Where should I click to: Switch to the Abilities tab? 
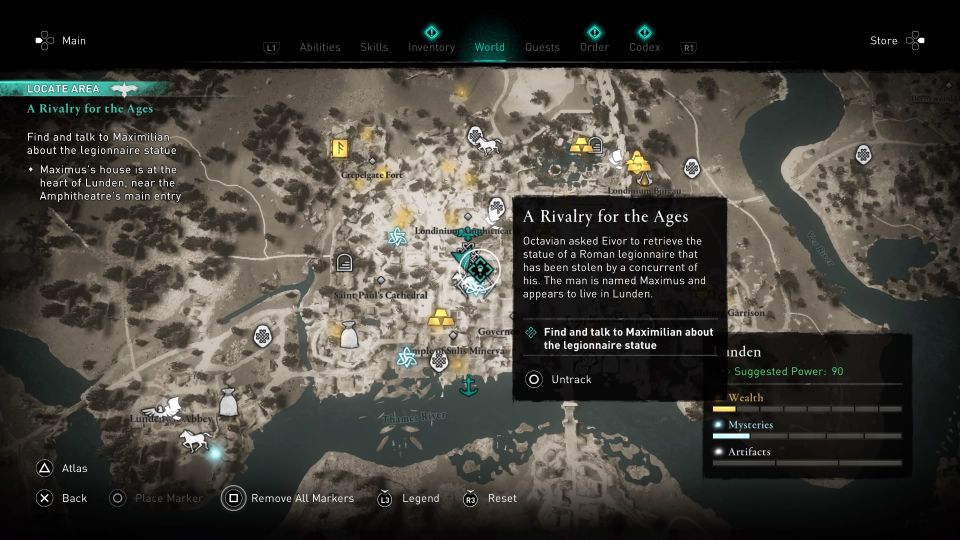coord(320,47)
